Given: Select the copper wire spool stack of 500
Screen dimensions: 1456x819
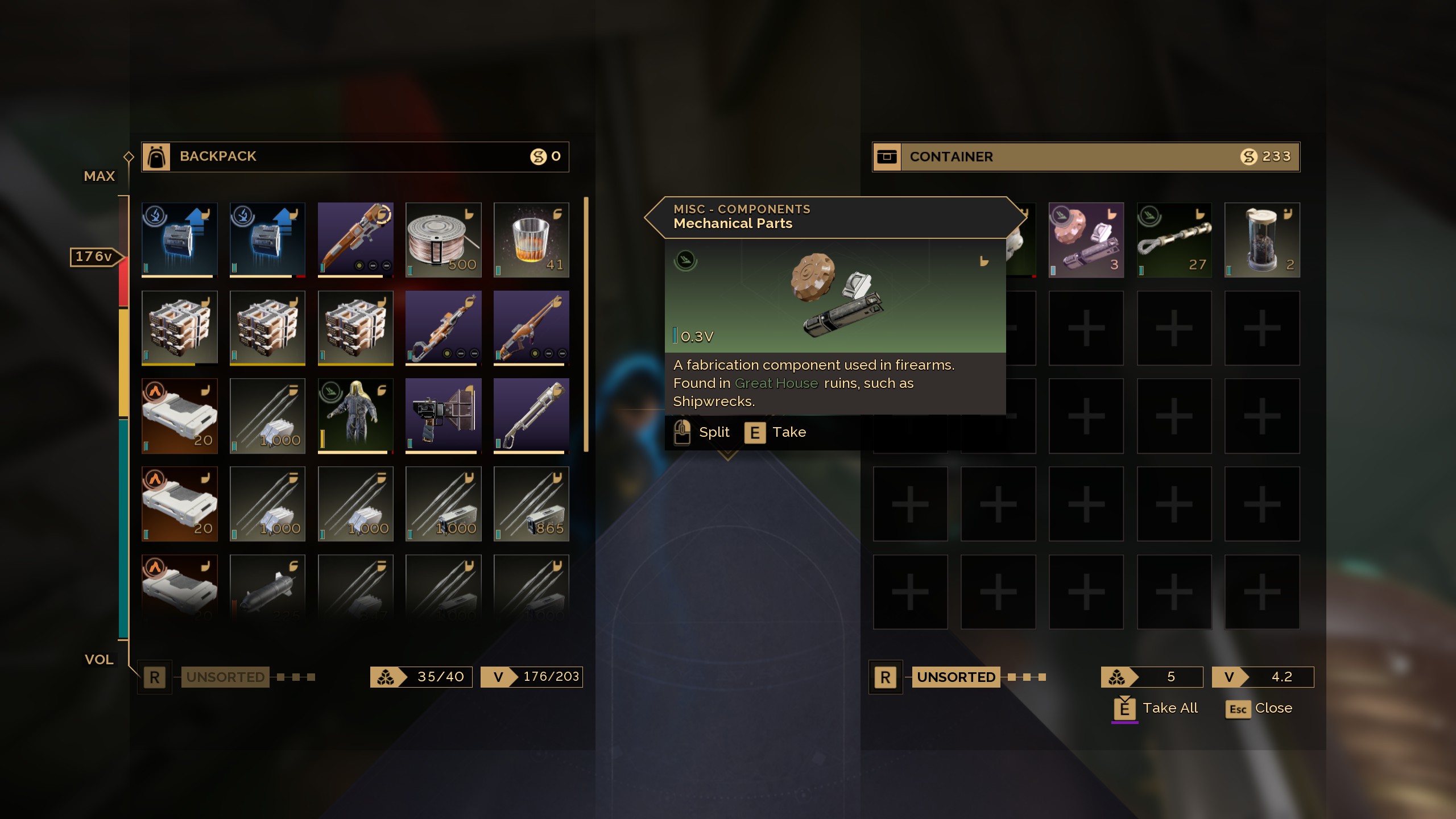Looking at the screenshot, I should [x=443, y=240].
